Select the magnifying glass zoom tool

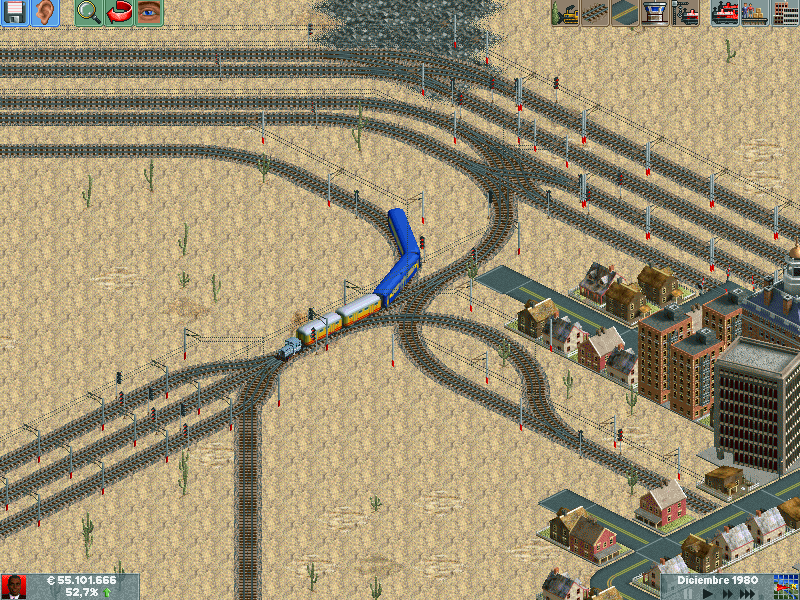(89, 13)
